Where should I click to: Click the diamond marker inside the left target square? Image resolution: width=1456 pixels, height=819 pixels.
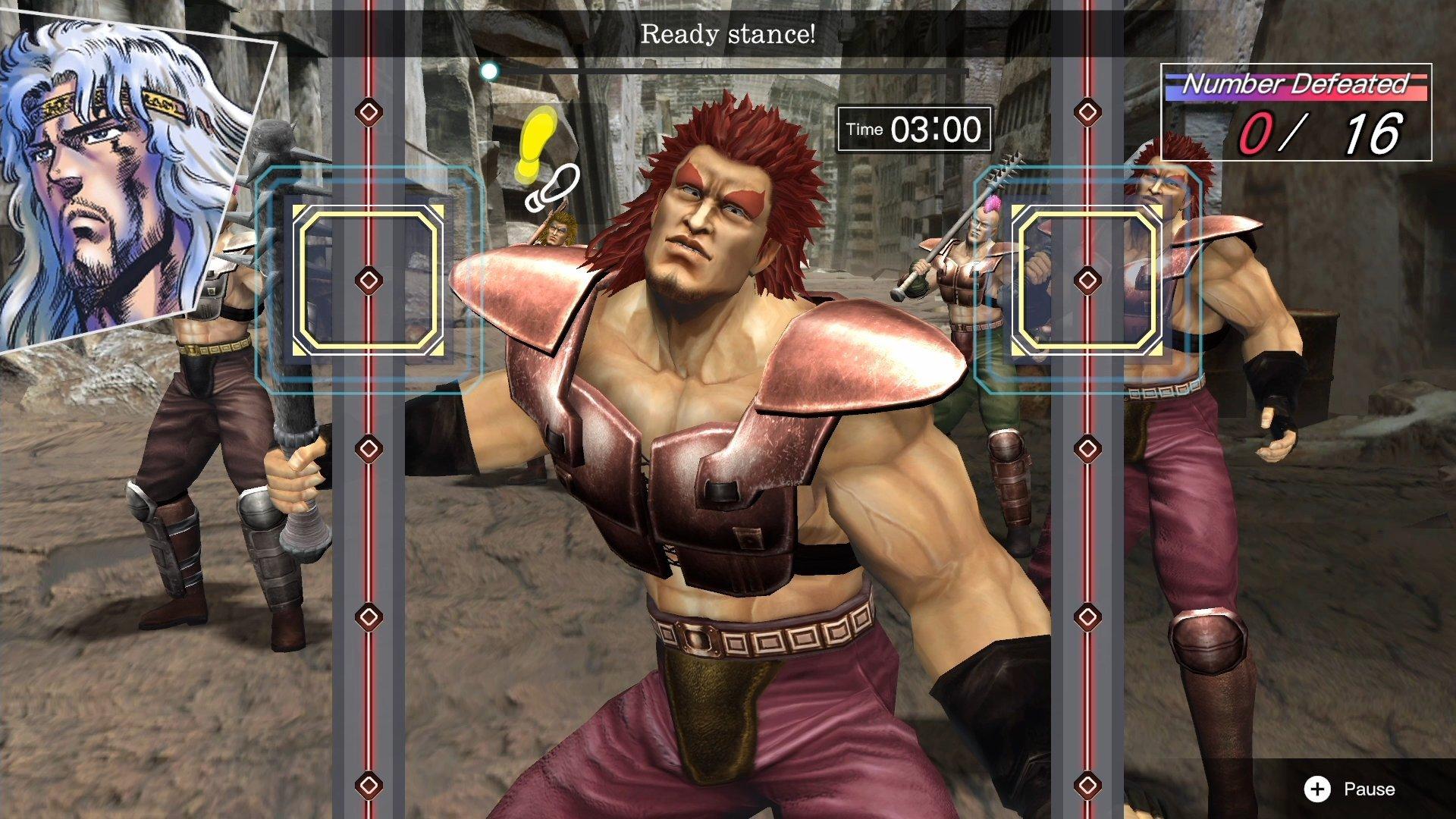(x=369, y=281)
